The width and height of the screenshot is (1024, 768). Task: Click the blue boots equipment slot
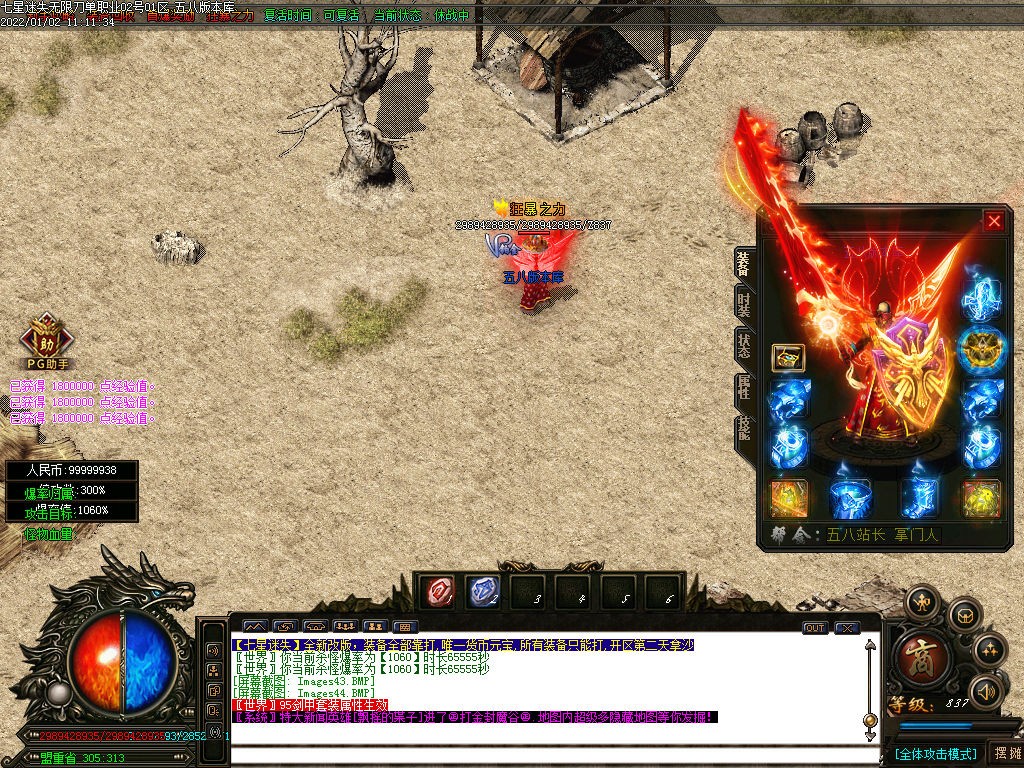click(917, 498)
